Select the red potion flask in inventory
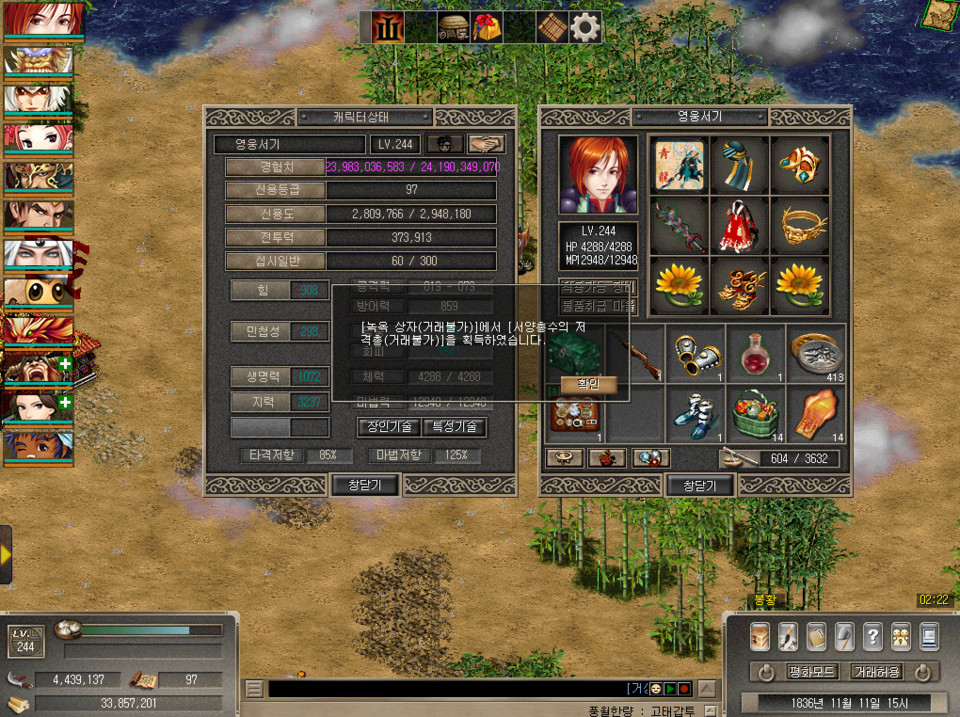960x717 pixels. pos(756,353)
